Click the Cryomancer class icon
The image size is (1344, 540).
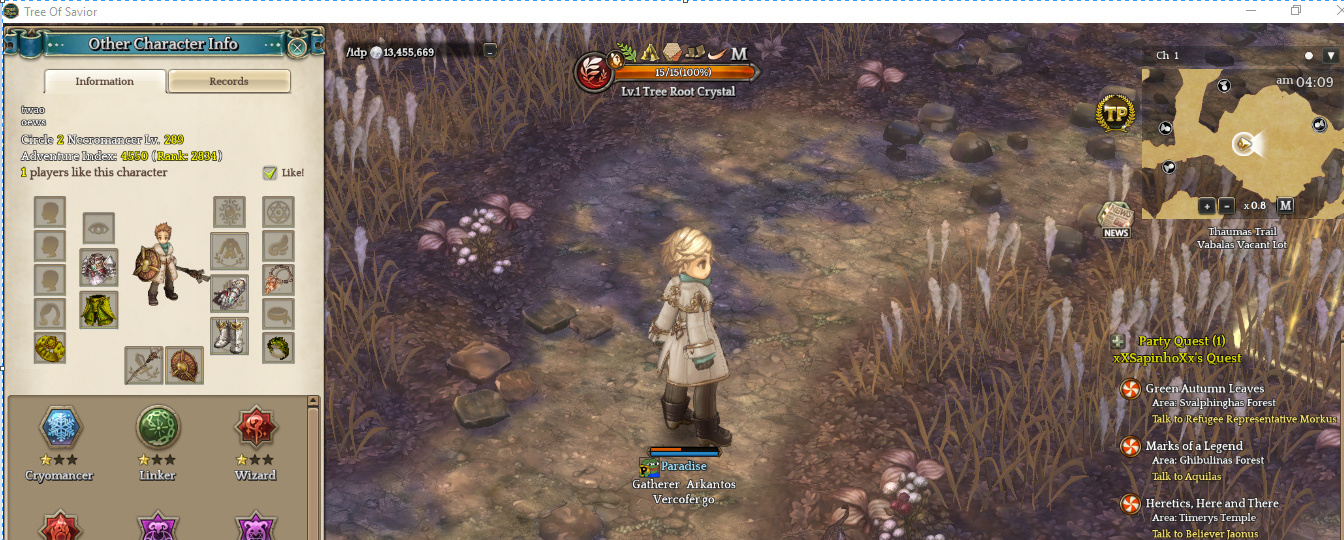(x=60, y=428)
